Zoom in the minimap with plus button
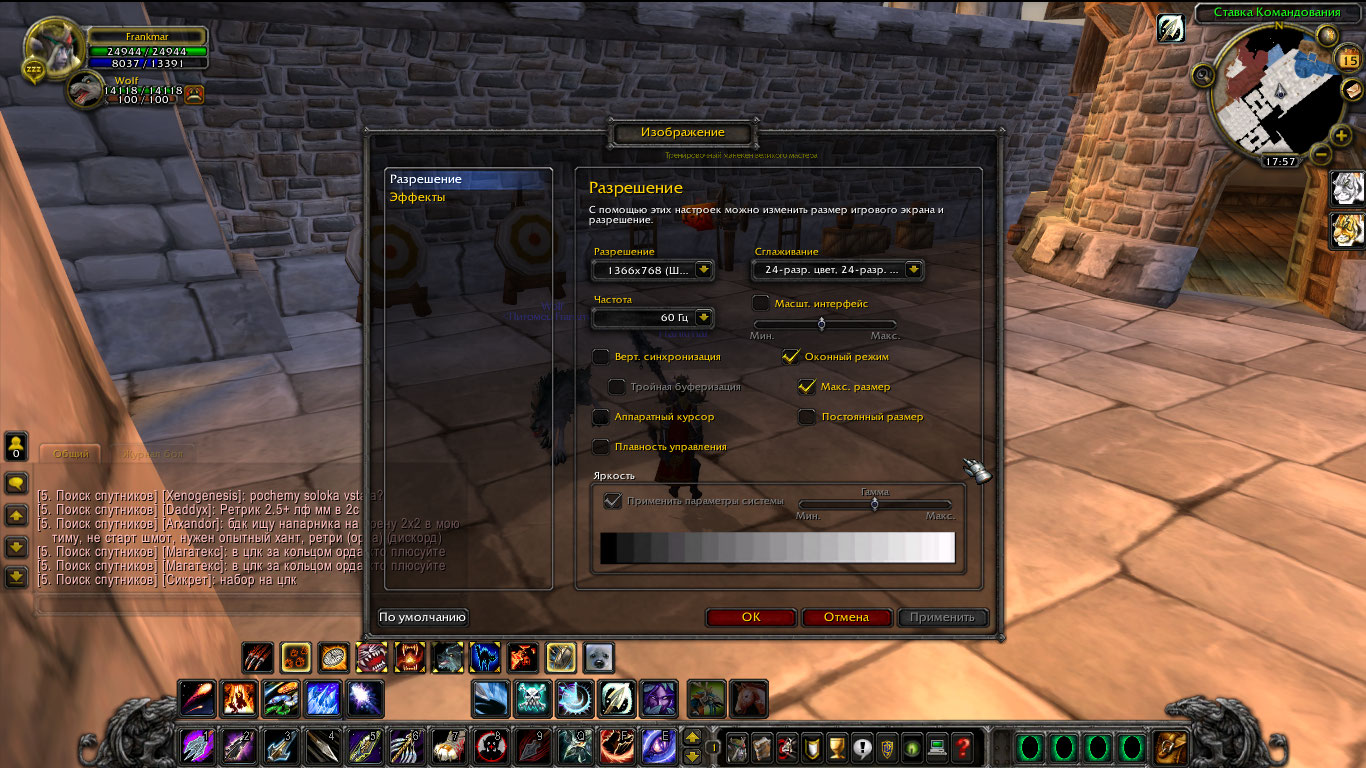Screen dimensions: 1366x768 [x=1342, y=135]
